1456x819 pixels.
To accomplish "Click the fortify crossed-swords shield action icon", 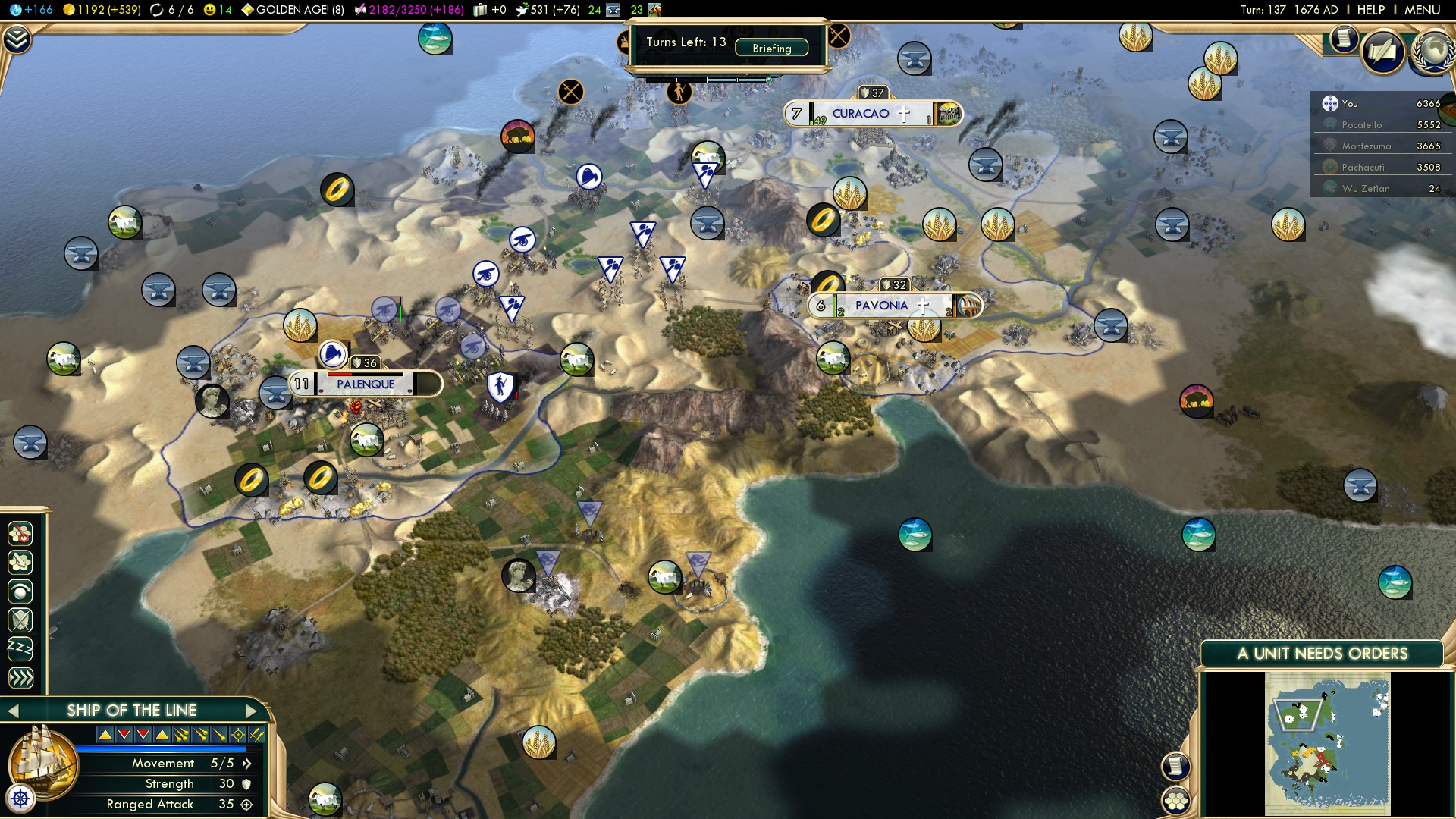I will pyautogui.click(x=20, y=620).
